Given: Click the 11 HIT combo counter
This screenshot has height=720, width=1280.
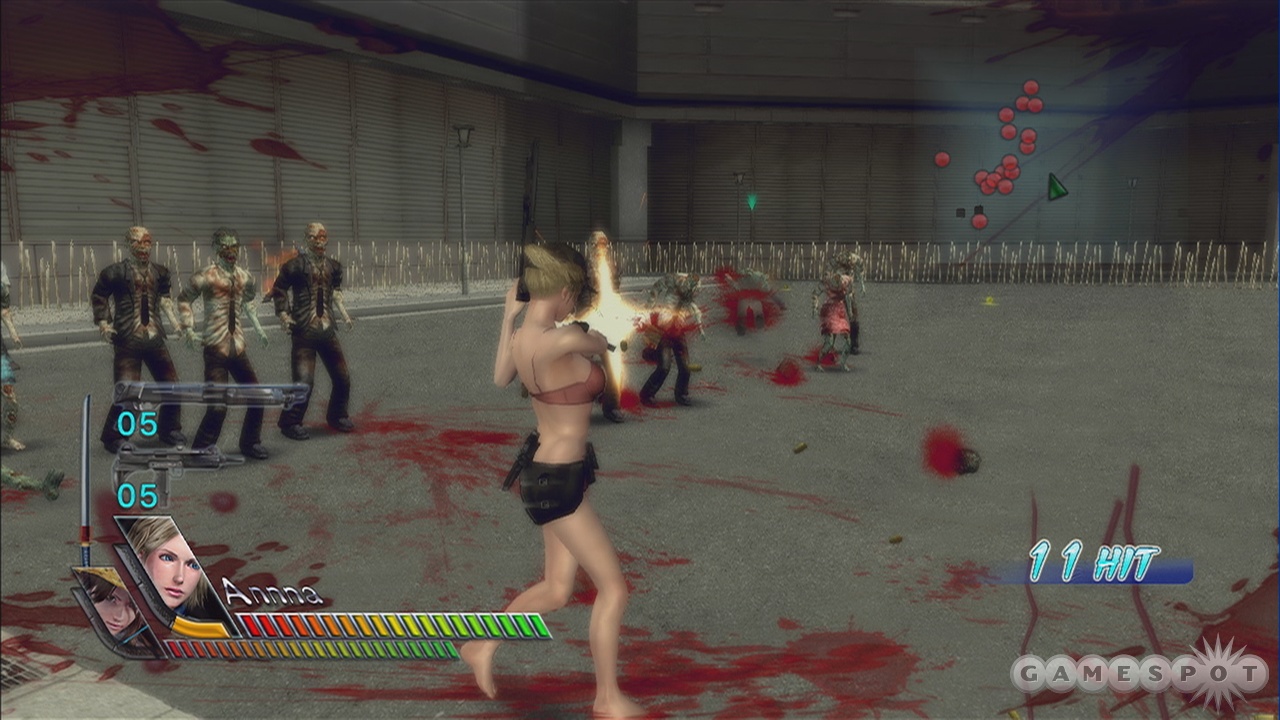Looking at the screenshot, I should tap(1093, 560).
